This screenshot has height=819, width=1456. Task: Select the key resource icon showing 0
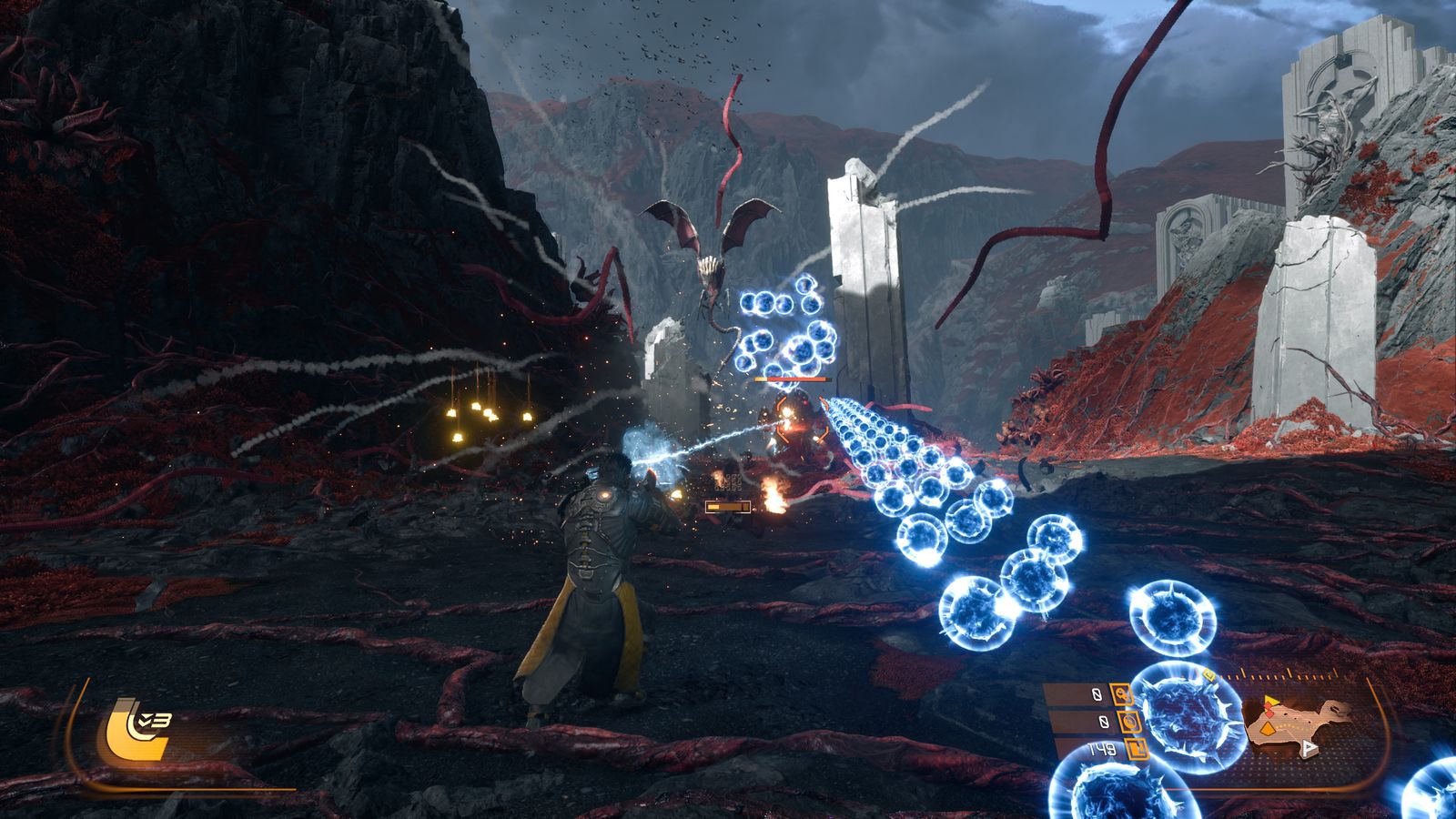[x=1123, y=693]
